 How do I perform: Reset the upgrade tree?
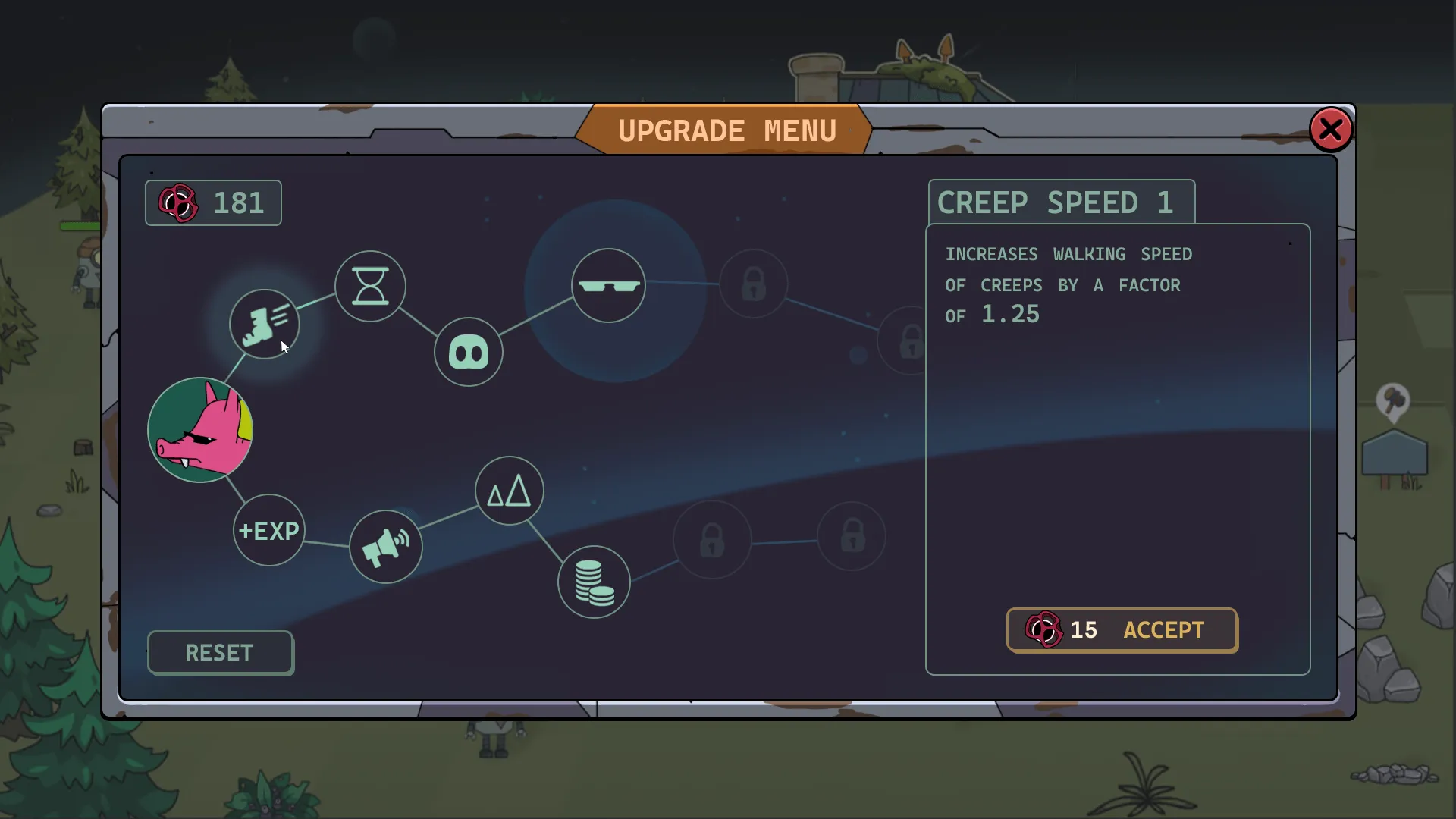tap(220, 653)
